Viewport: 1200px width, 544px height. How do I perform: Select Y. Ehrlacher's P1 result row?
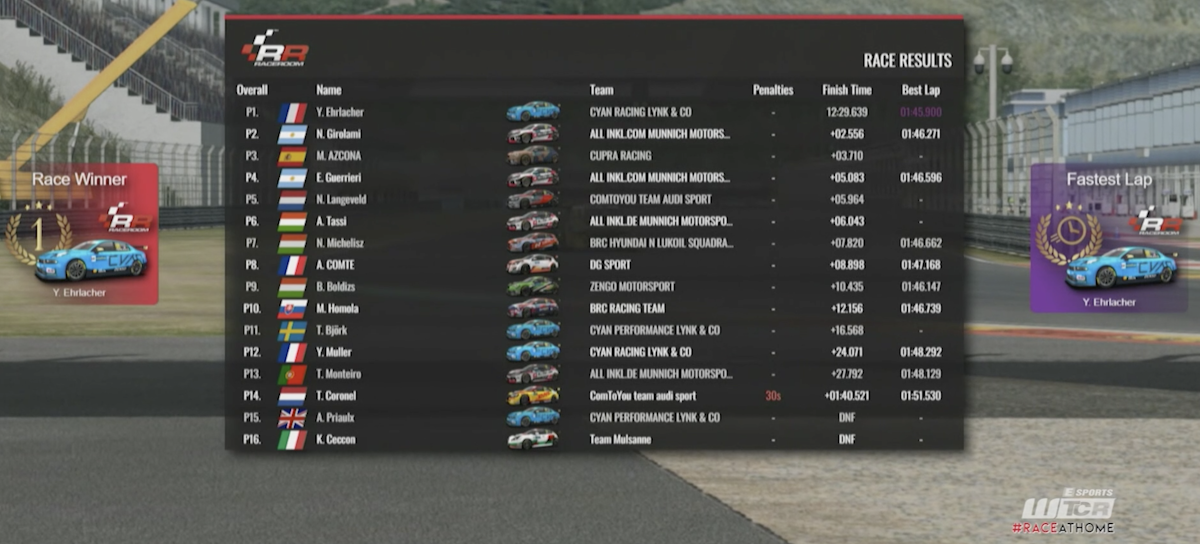coord(594,112)
